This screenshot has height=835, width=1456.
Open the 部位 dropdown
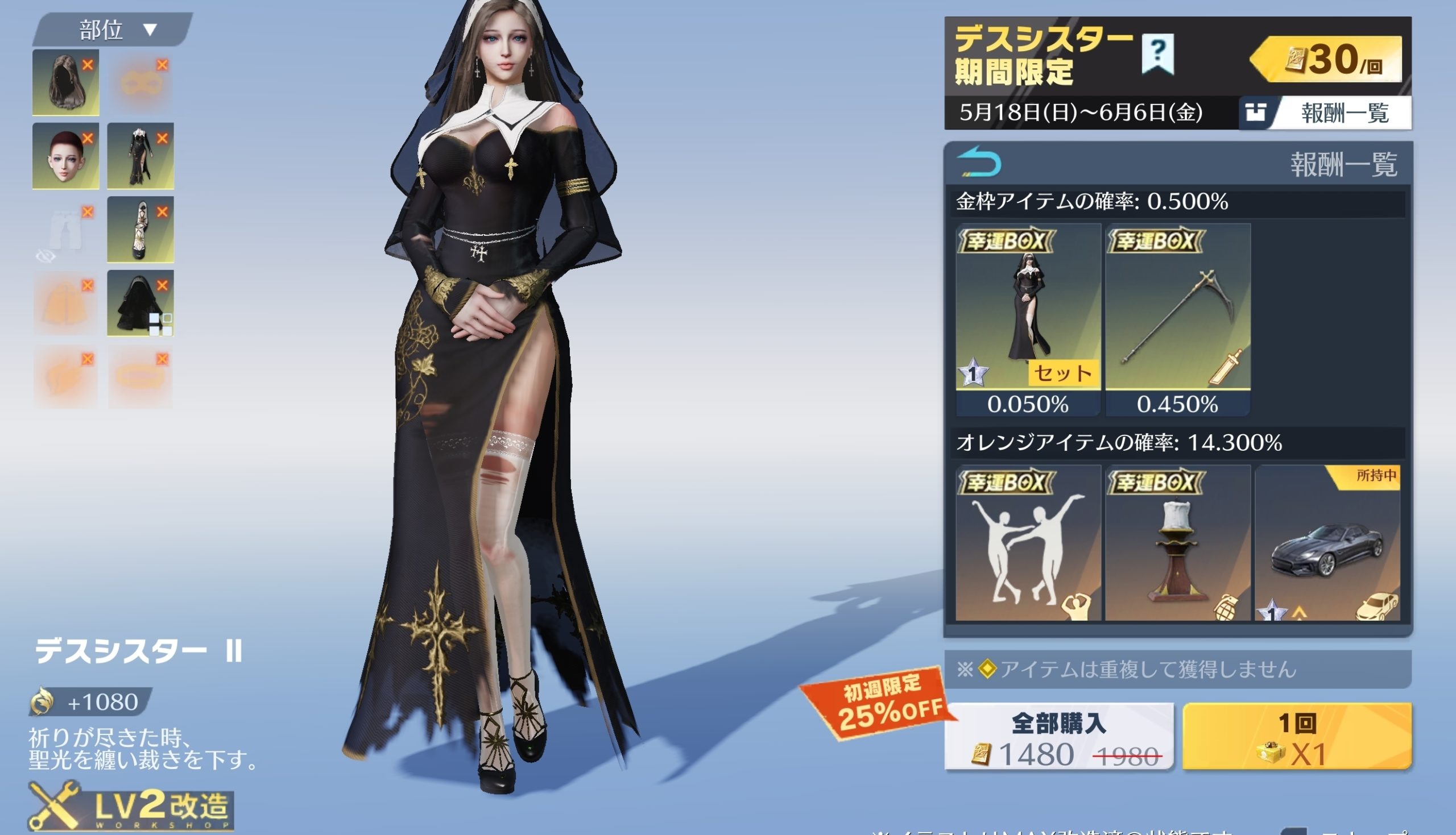[115, 30]
